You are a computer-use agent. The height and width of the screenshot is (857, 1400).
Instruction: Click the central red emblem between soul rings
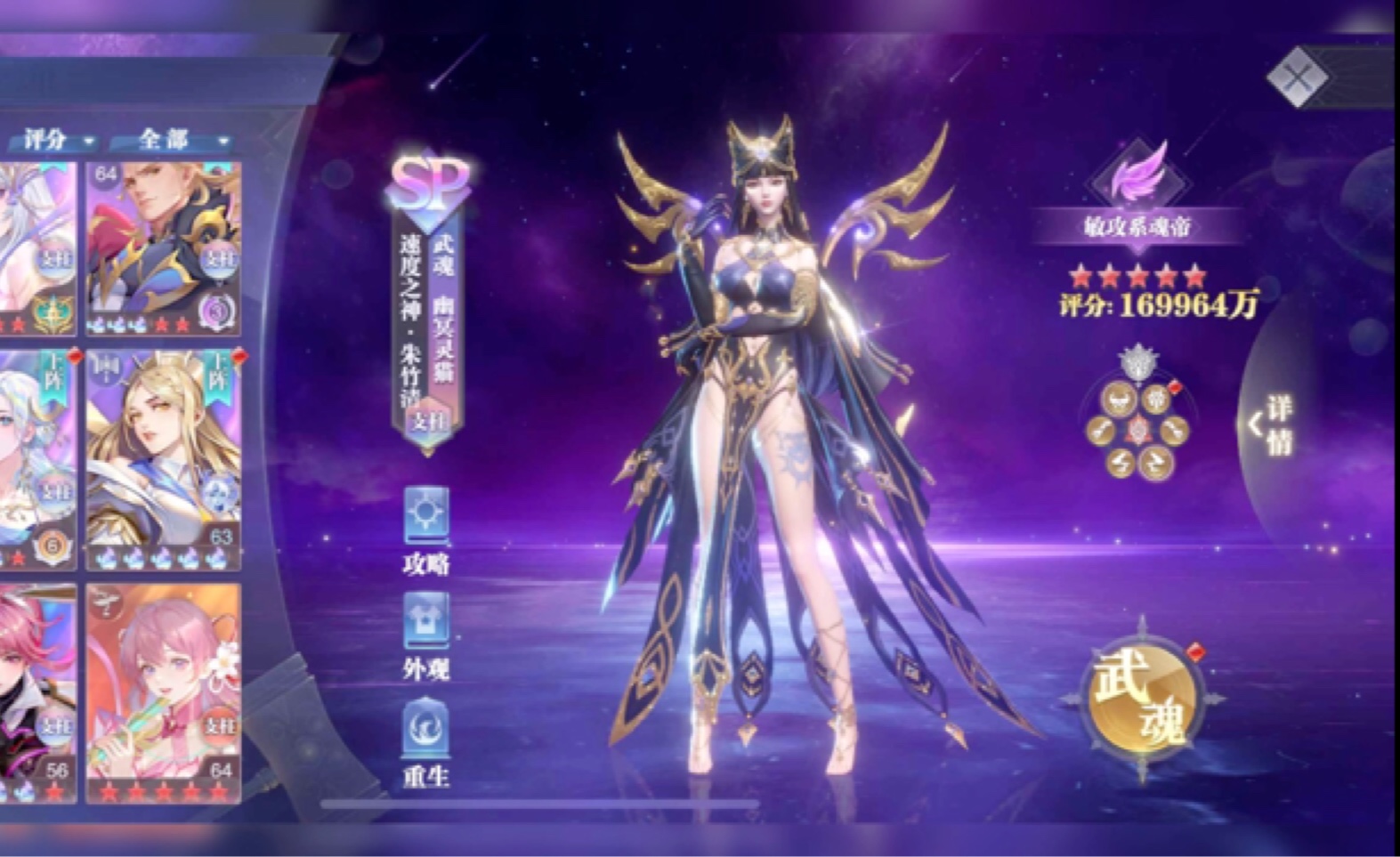(x=1137, y=429)
